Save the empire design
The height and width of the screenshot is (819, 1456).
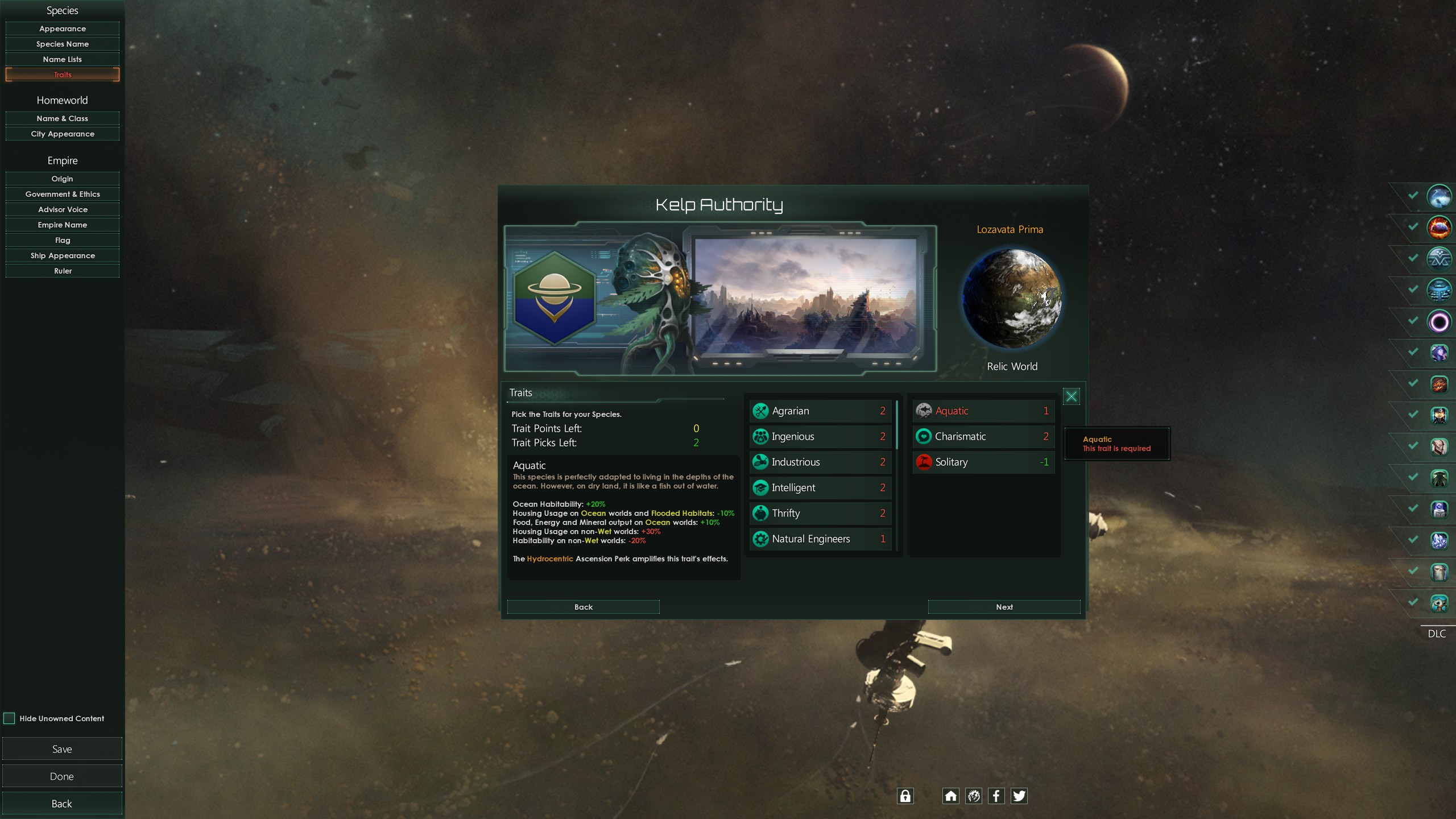62,749
